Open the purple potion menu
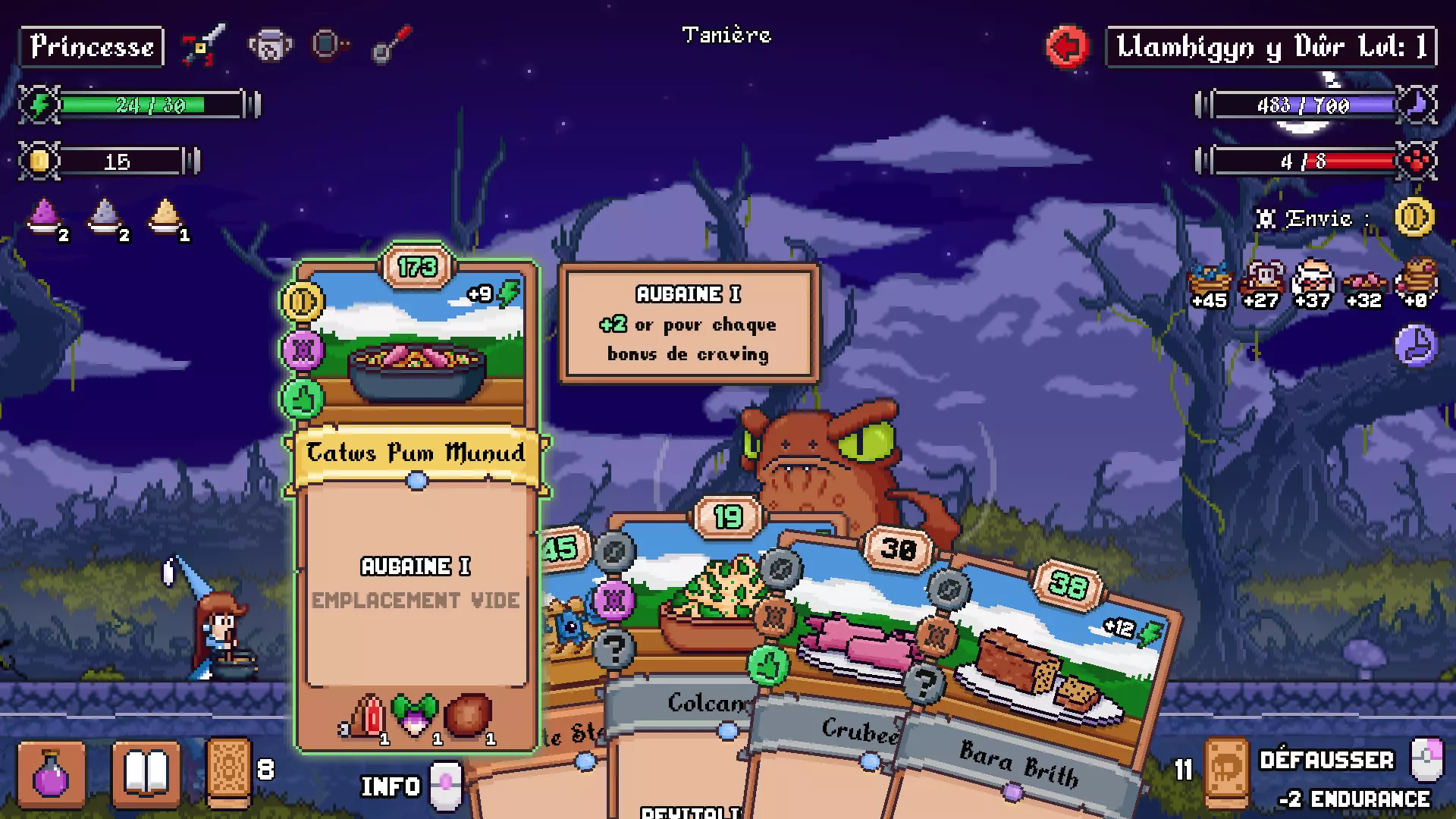The image size is (1456, 819). click(x=51, y=773)
